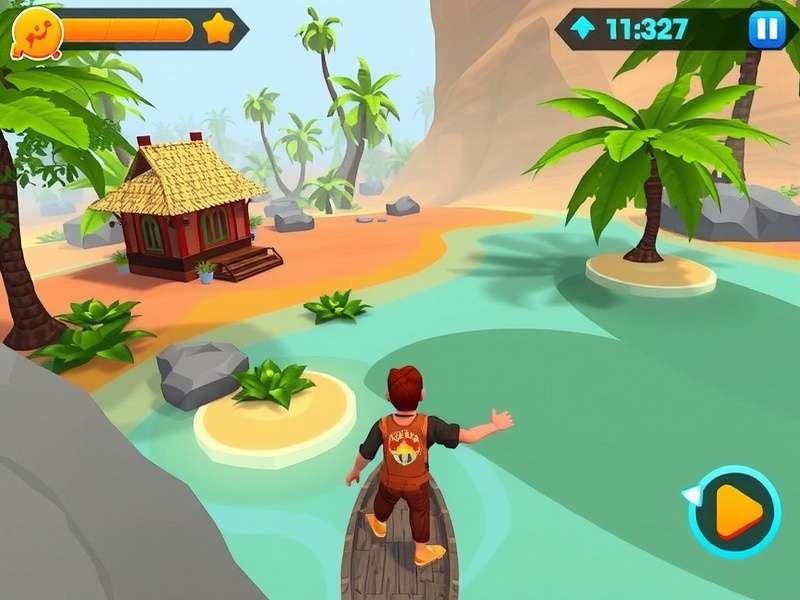This screenshot has width=800, height=600.
Task: Select the gold star icon
Action: 218,30
